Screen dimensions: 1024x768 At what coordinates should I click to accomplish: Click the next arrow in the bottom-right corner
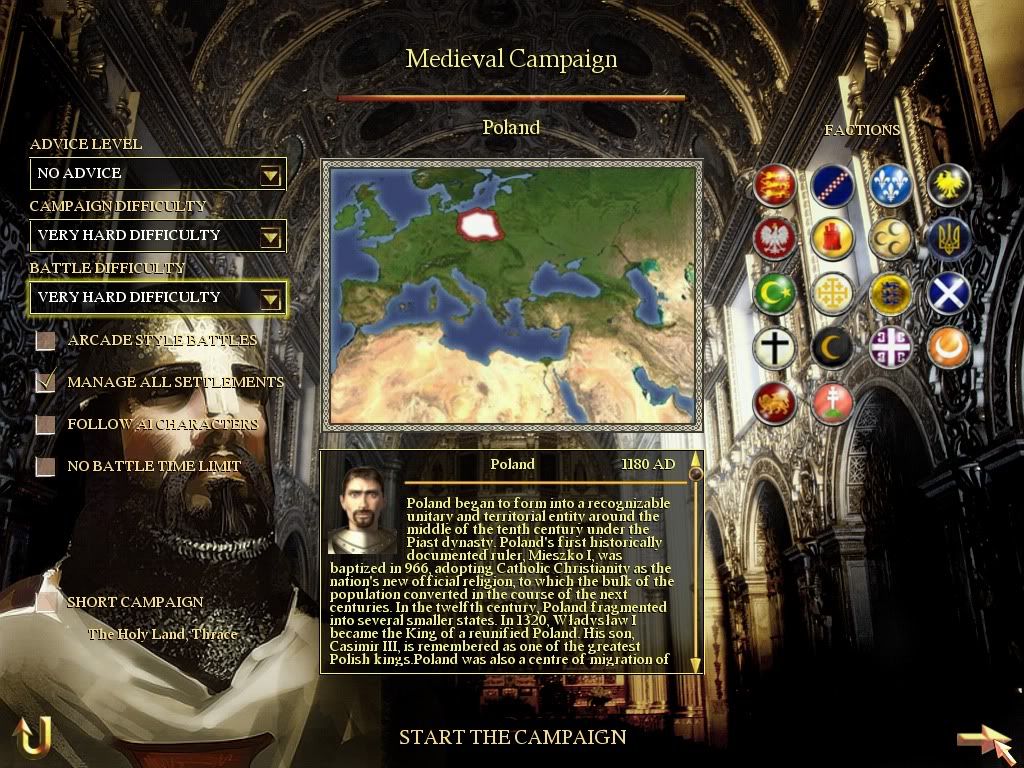[984, 741]
